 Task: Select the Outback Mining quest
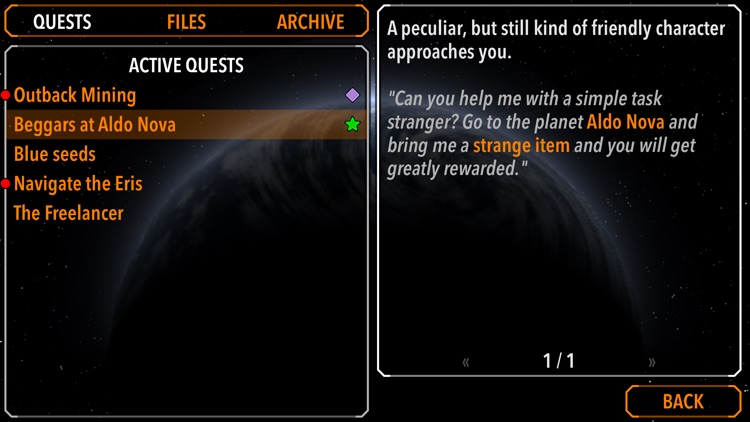75,95
